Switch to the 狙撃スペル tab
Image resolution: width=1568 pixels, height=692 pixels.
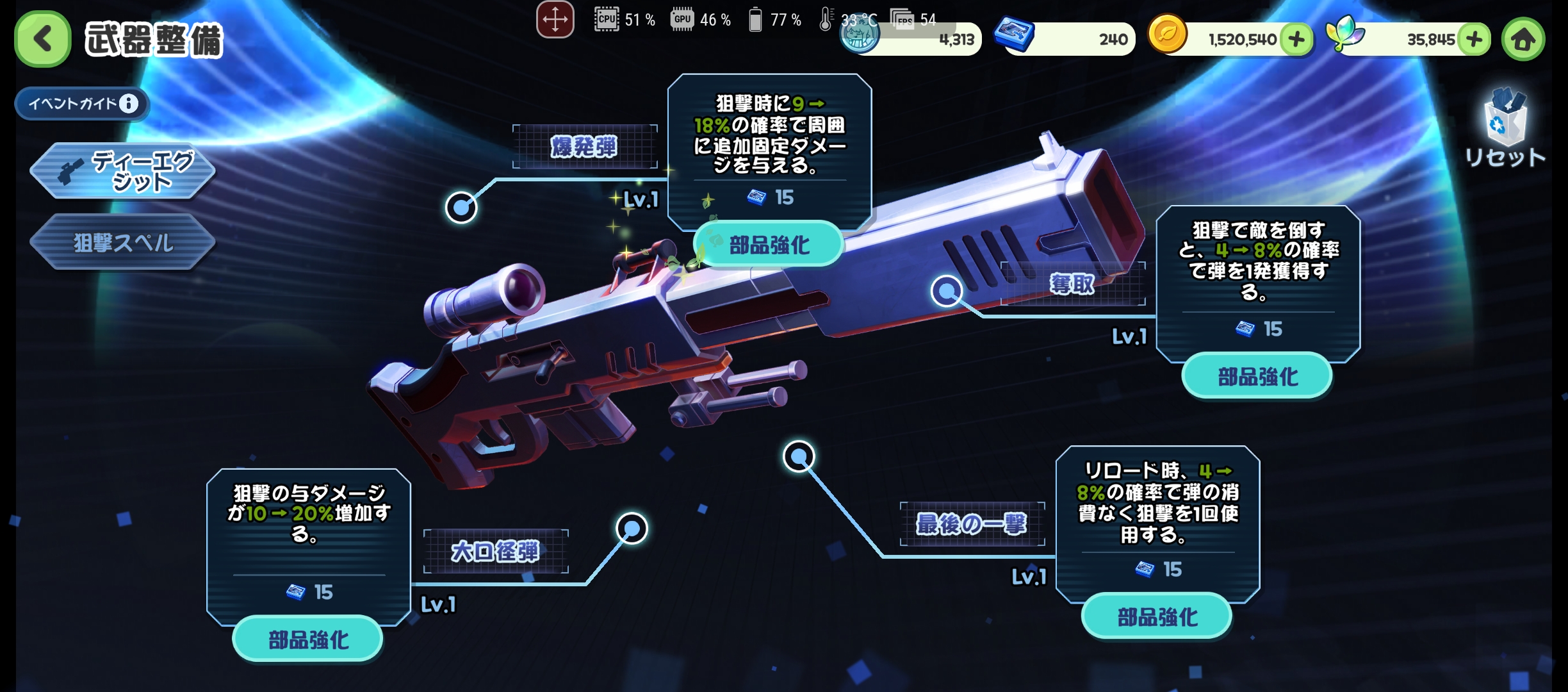click(x=122, y=242)
